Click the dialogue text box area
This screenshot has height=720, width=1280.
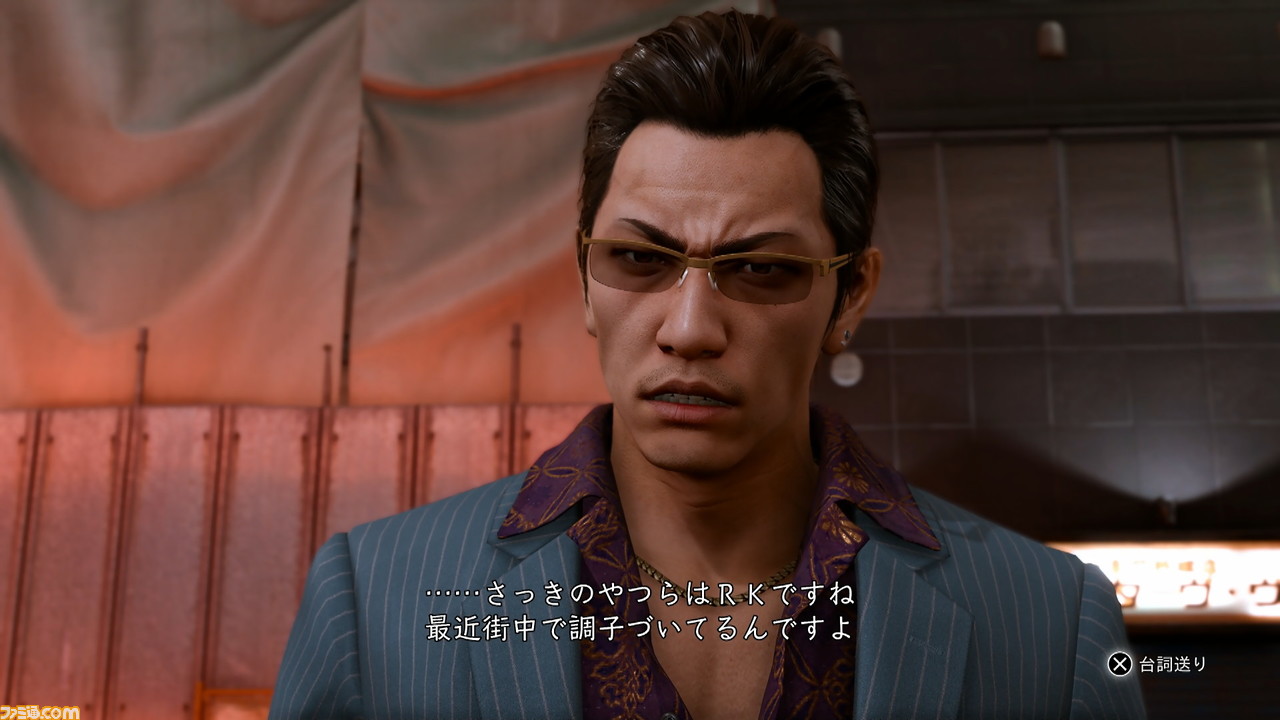640,610
